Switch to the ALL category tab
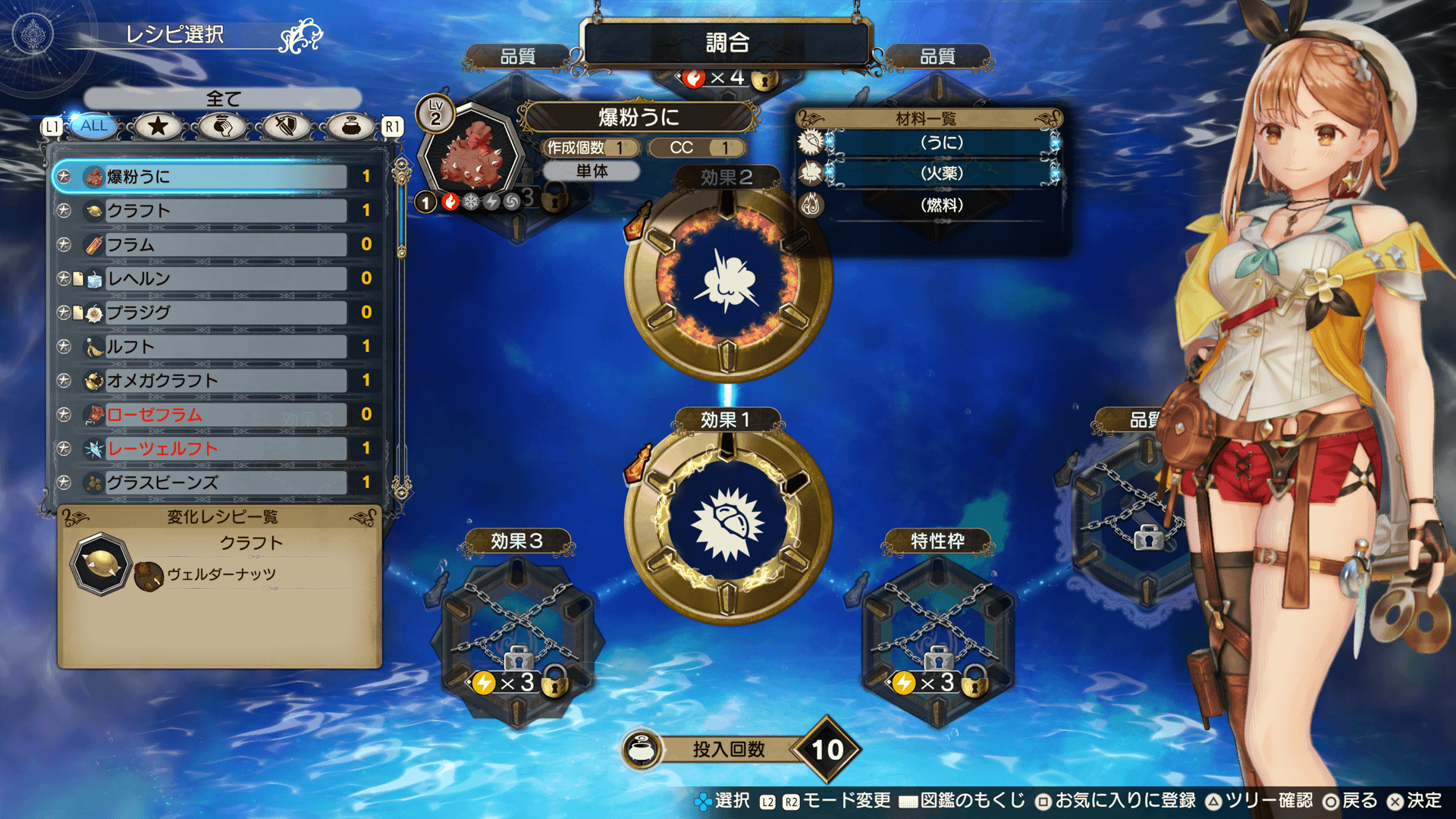This screenshot has width=1456, height=819. click(x=95, y=126)
